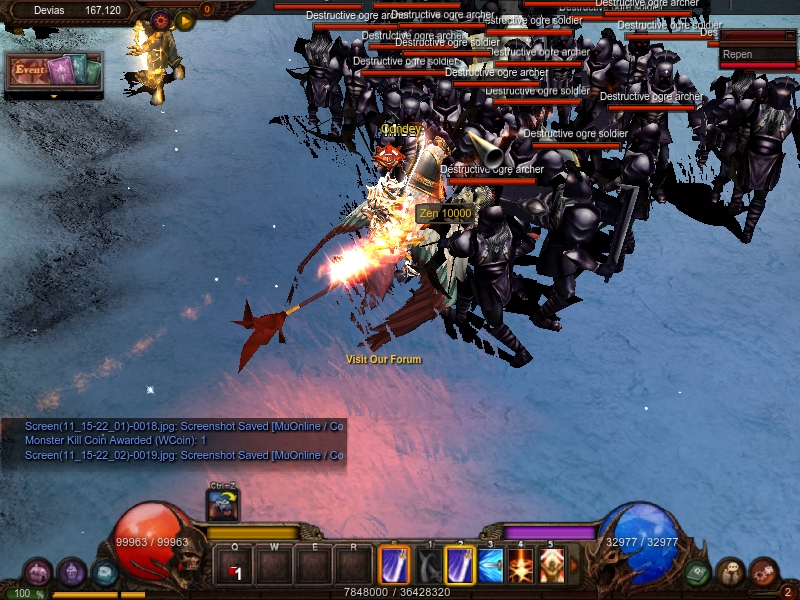Click the Ctrl+Z pet portrait icon
Viewport: 800px width, 600px height.
[x=222, y=505]
